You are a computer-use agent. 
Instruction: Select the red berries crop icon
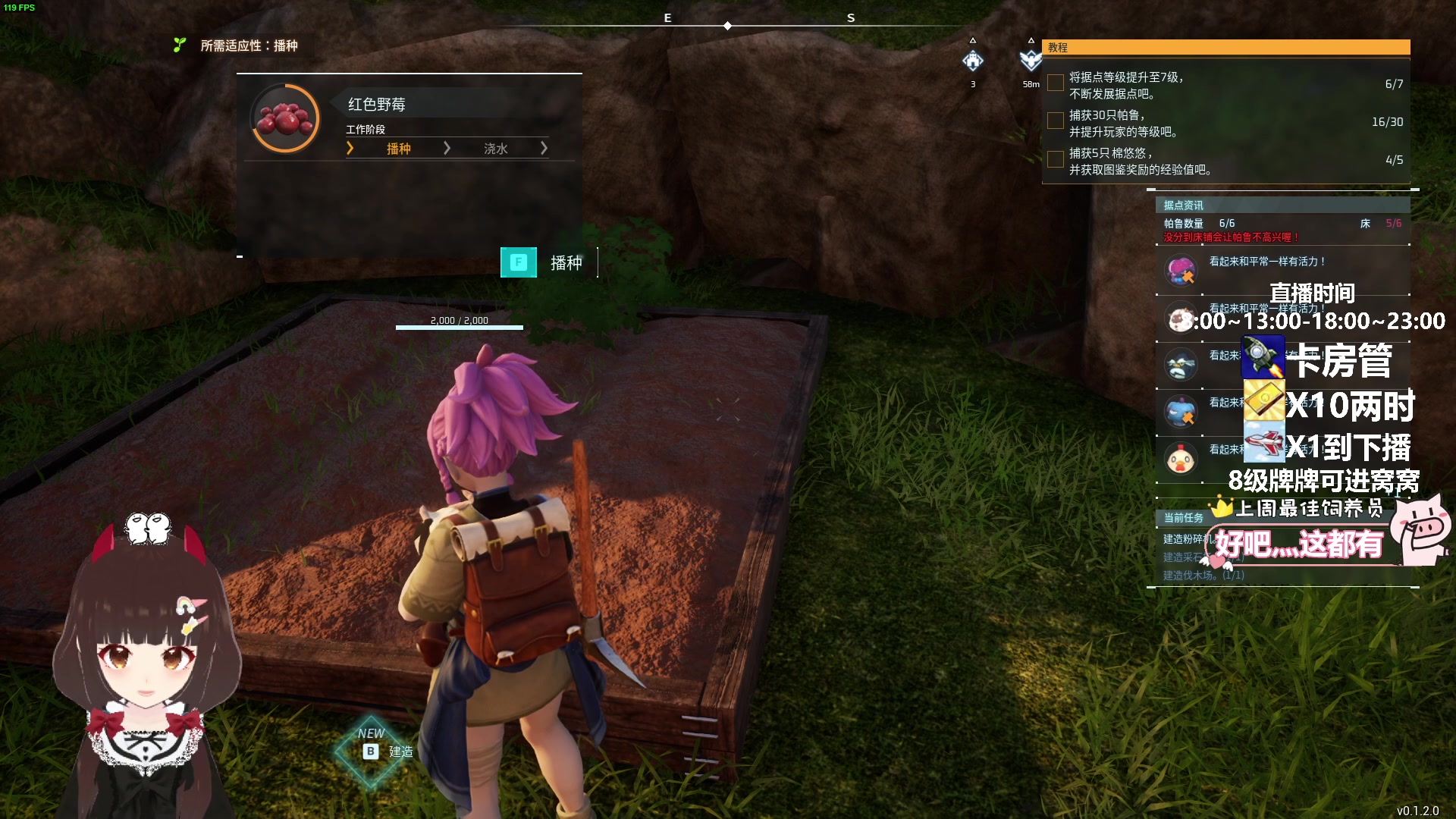(x=285, y=119)
